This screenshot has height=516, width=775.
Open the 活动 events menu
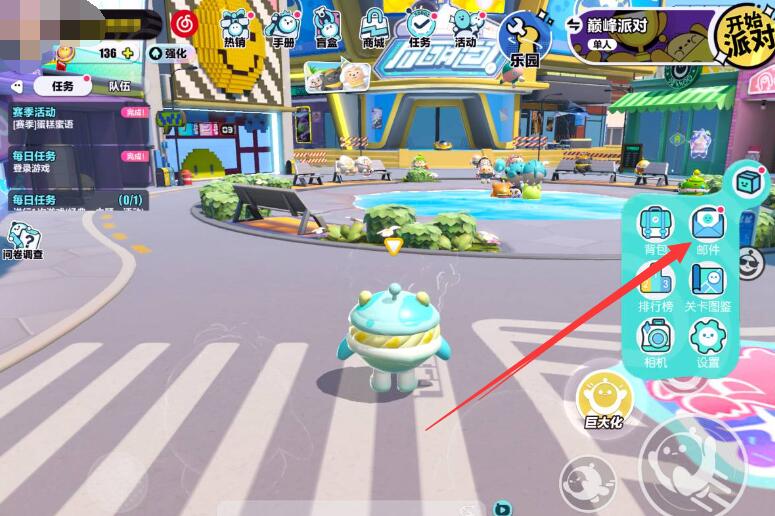(x=466, y=26)
